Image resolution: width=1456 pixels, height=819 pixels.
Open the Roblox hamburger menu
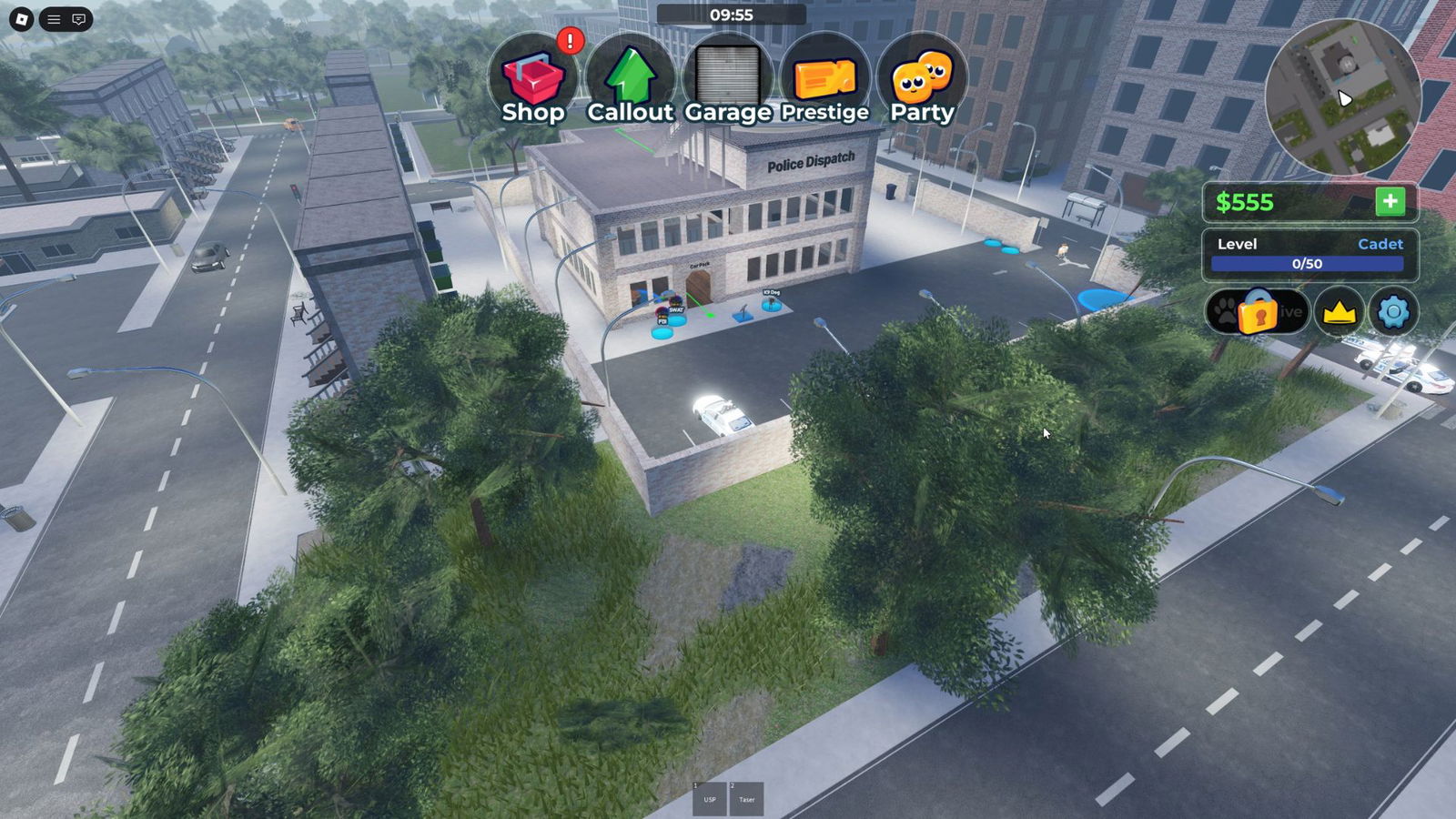click(54, 19)
